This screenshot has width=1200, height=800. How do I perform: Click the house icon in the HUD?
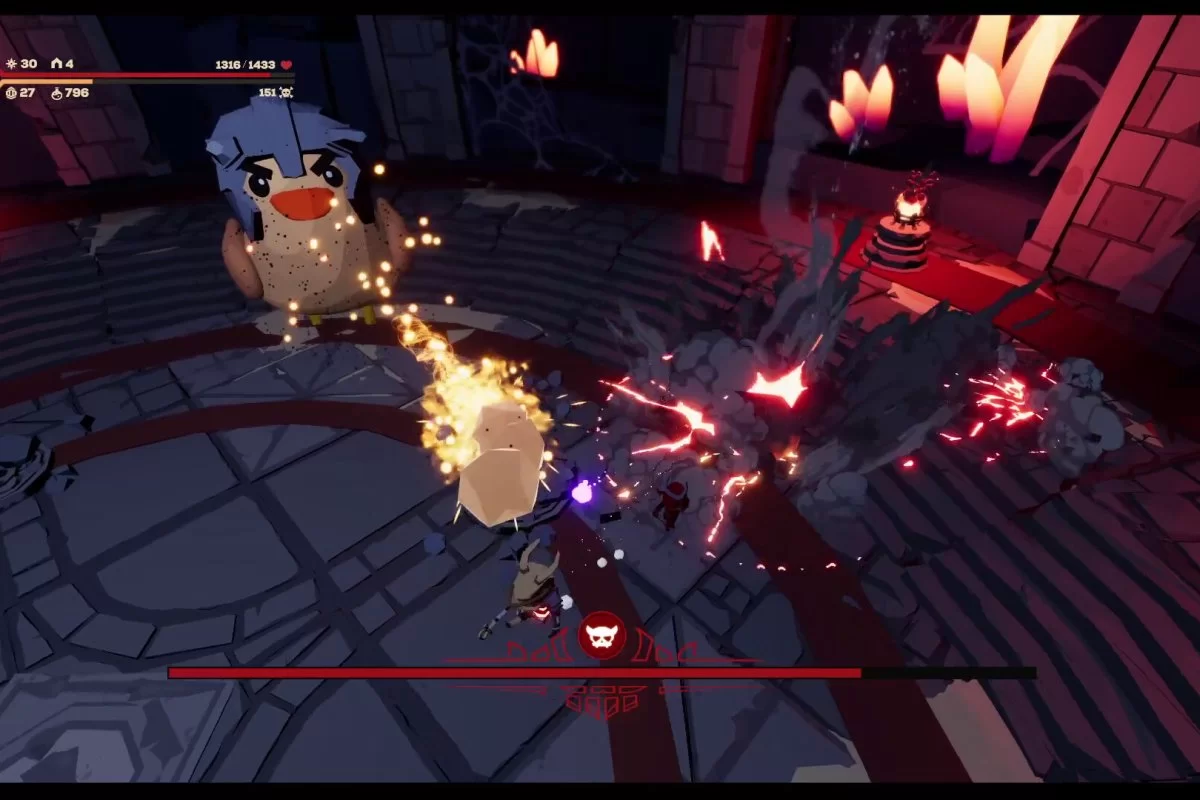point(56,64)
